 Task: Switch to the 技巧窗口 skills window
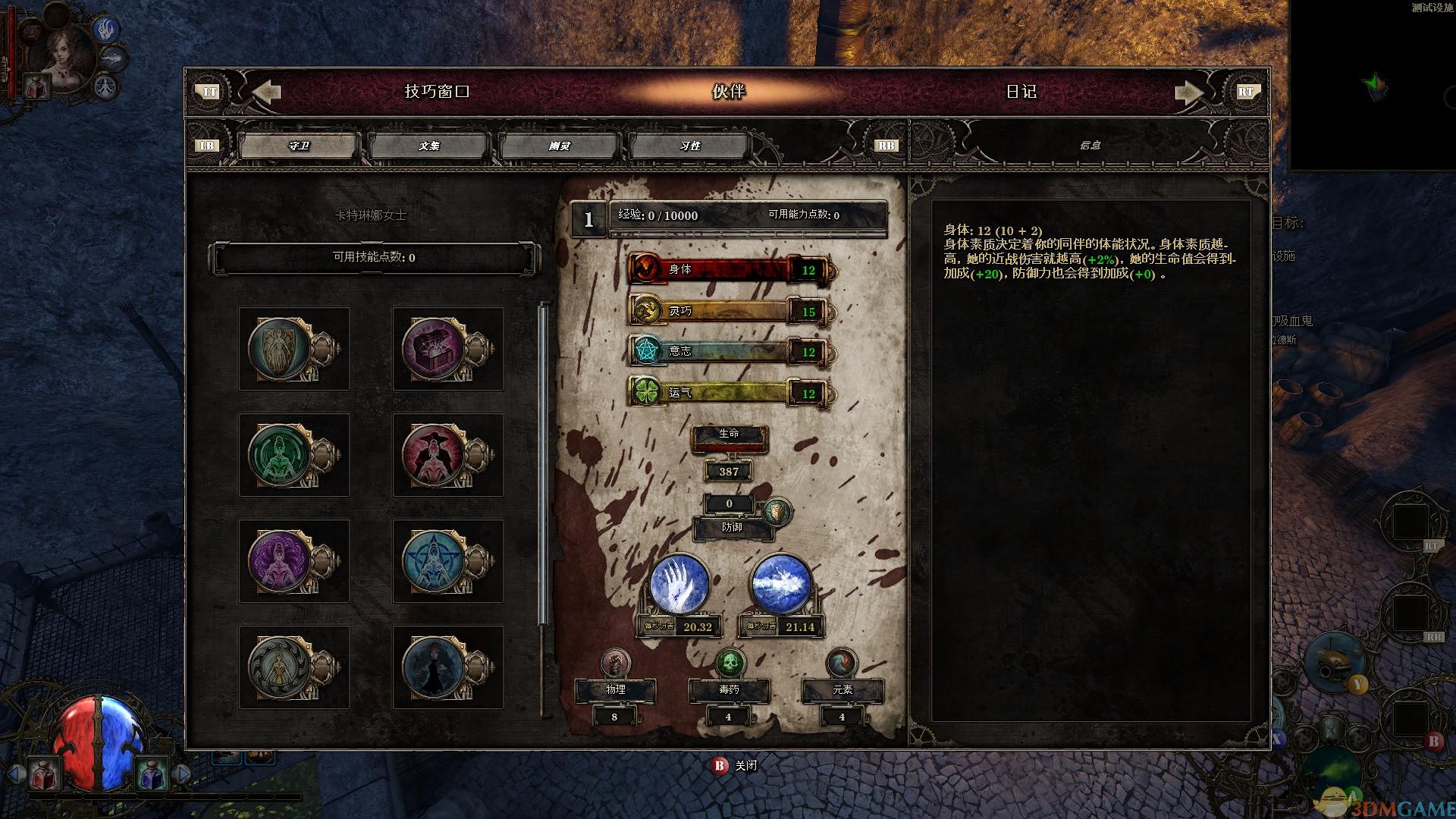(x=437, y=92)
